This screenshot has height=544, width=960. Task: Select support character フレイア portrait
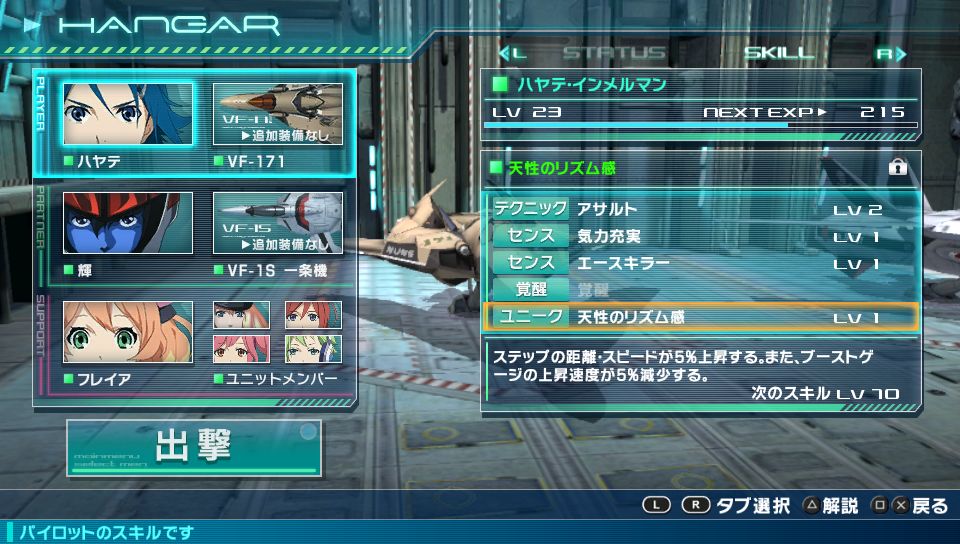click(128, 332)
